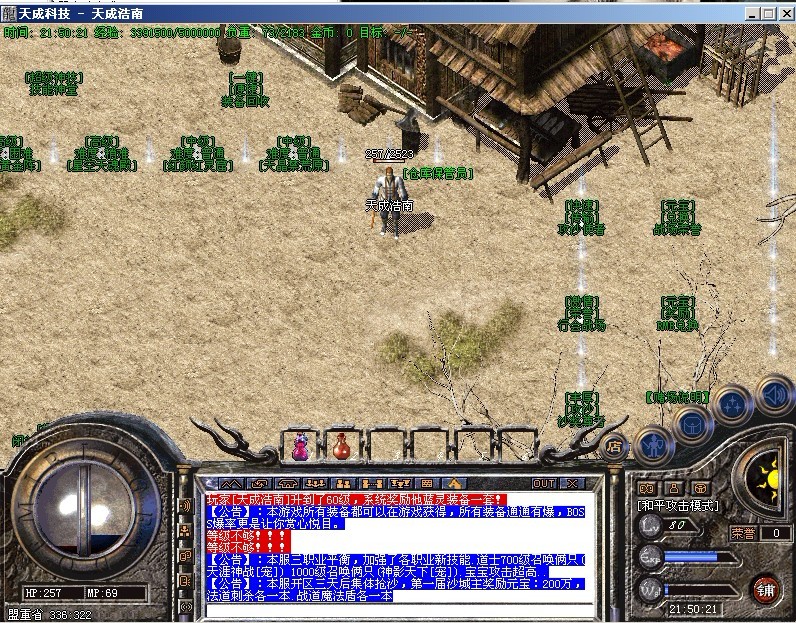Image resolution: width=796 pixels, height=623 pixels.
Task: Click the OUT button above chat
Action: point(543,483)
